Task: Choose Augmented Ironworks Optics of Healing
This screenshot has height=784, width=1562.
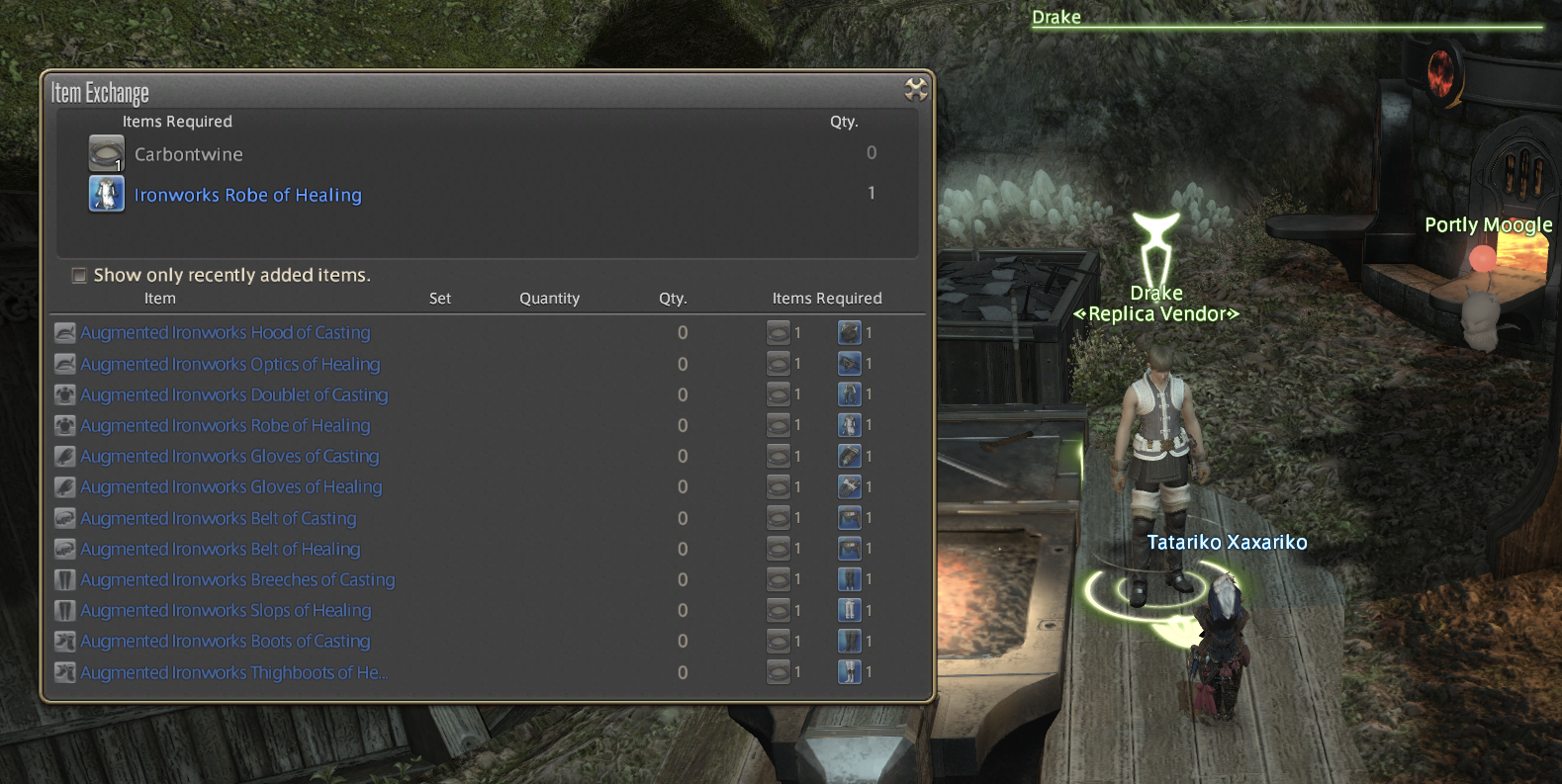Action: (x=230, y=365)
